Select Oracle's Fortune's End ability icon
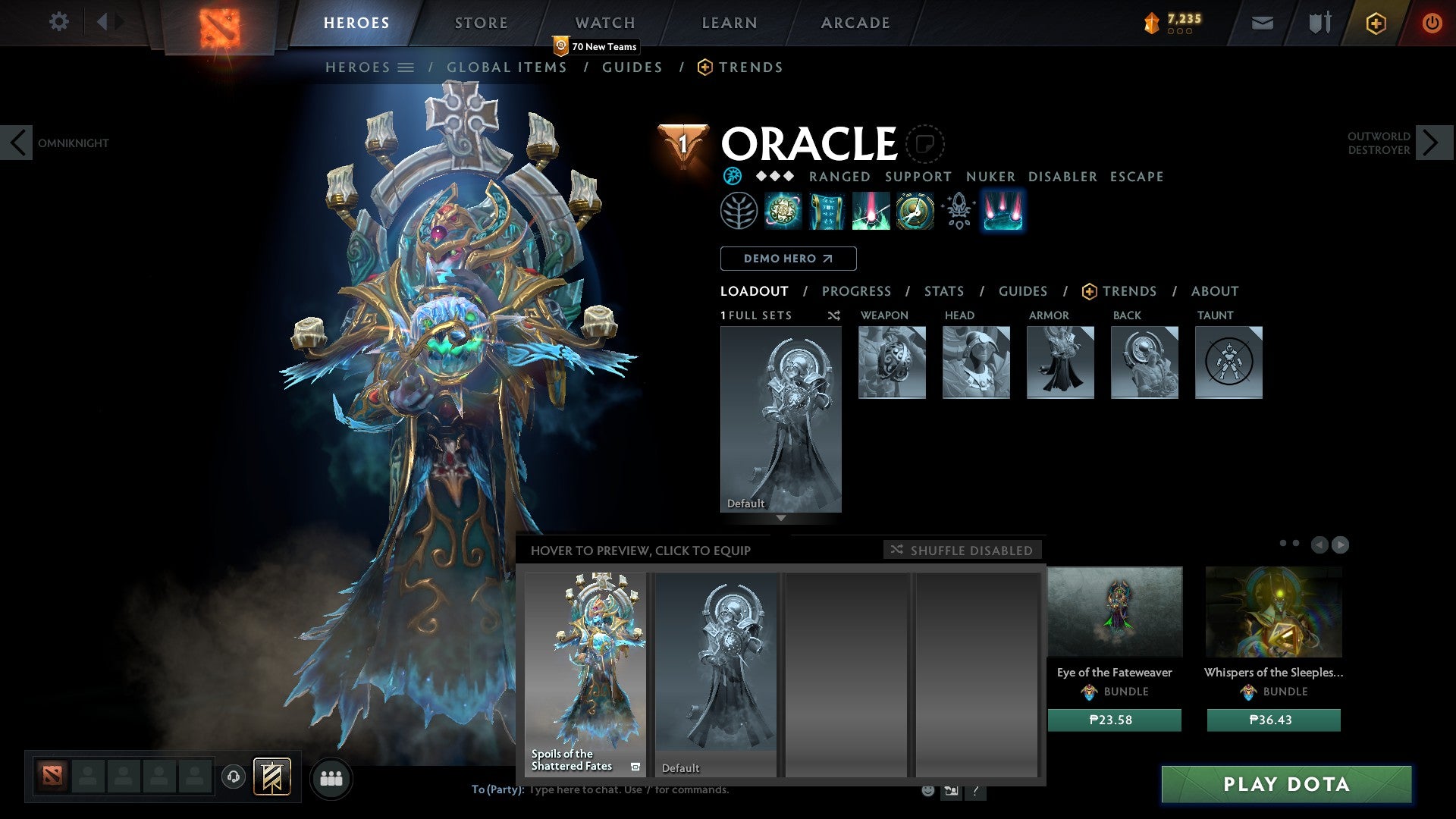 click(782, 211)
